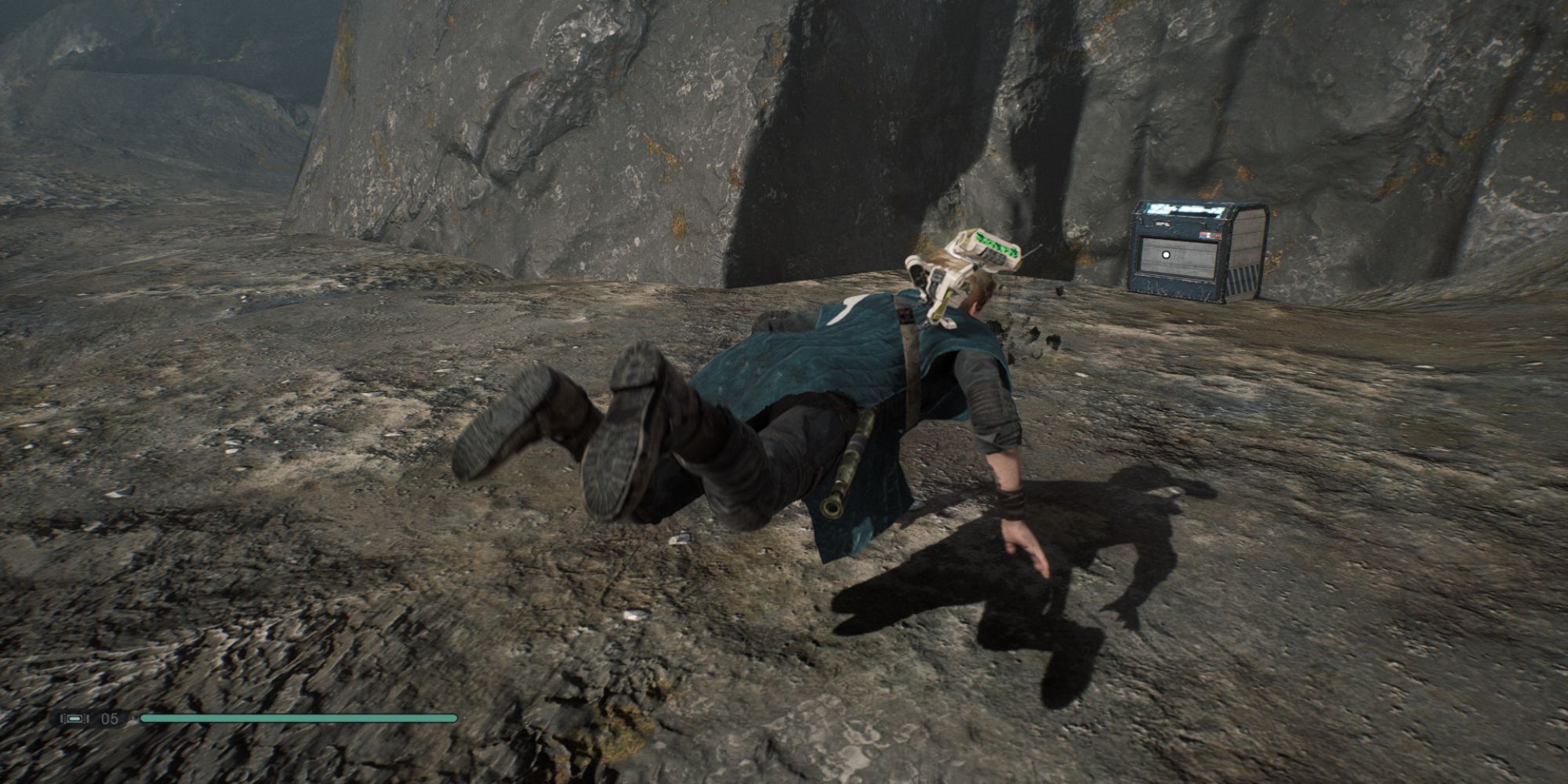
Task: Select the stim canister icon
Action: click(75, 718)
